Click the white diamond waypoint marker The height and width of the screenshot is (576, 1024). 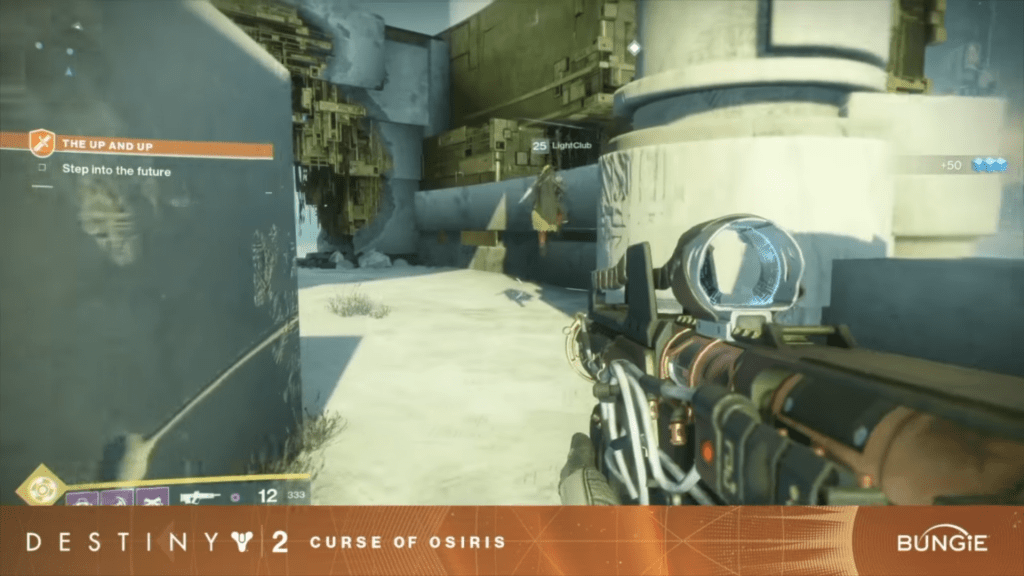(x=634, y=48)
